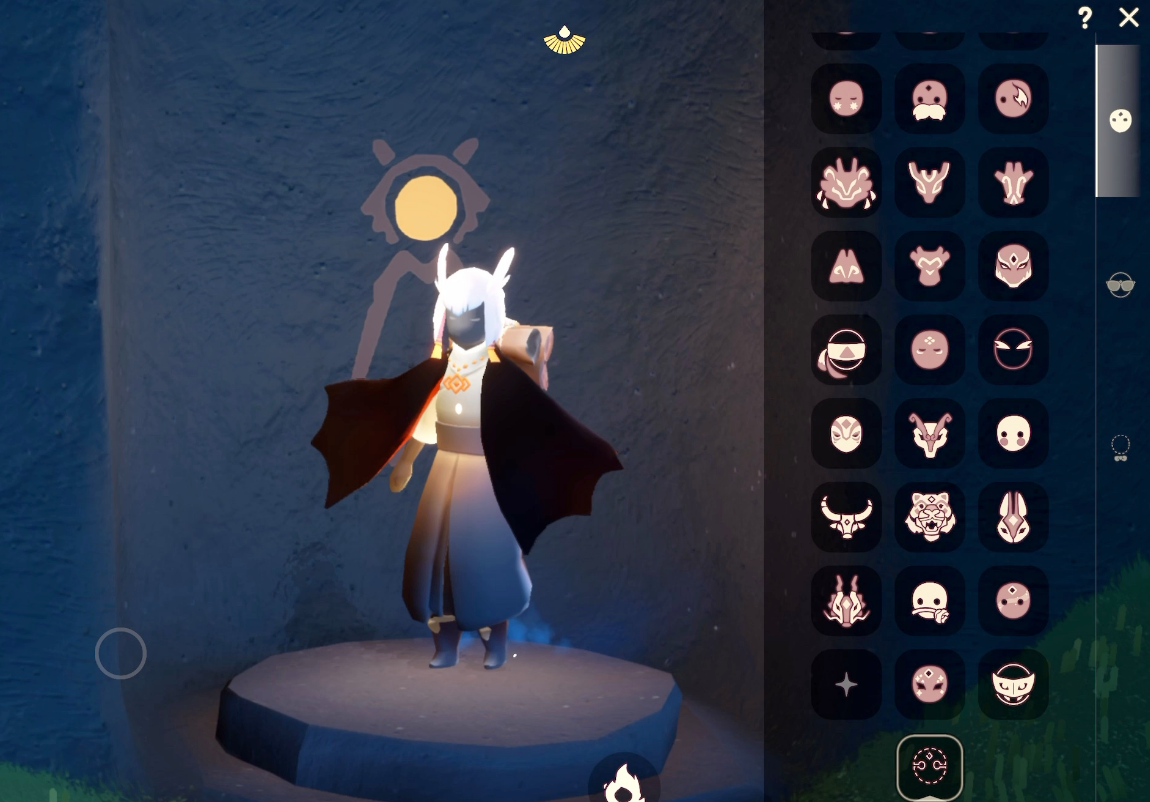The height and width of the screenshot is (802, 1150).
Task: Choose the tiger face mask
Action: pyautogui.click(x=929, y=517)
